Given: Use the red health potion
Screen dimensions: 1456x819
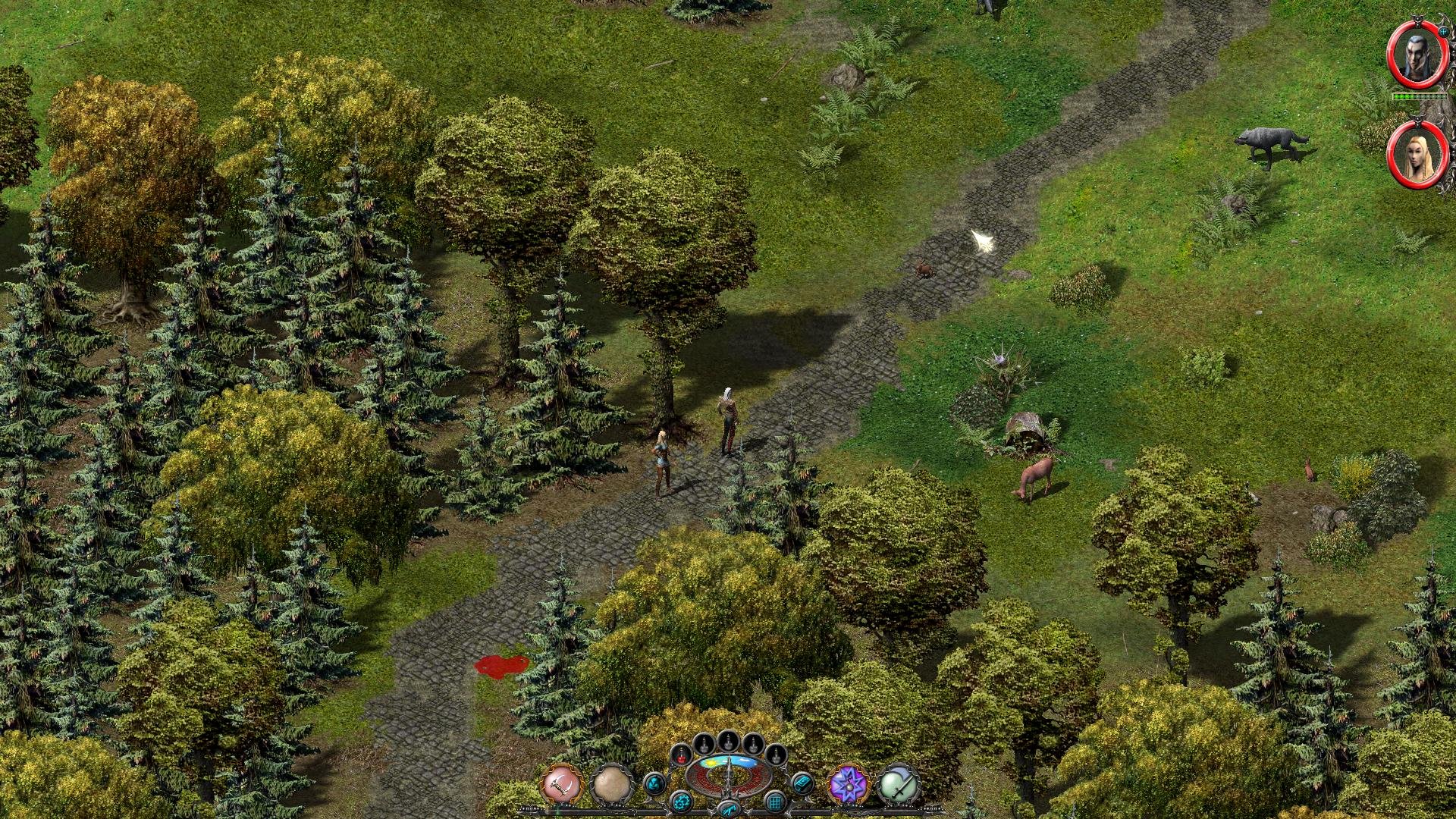Looking at the screenshot, I should pyautogui.click(x=682, y=755).
